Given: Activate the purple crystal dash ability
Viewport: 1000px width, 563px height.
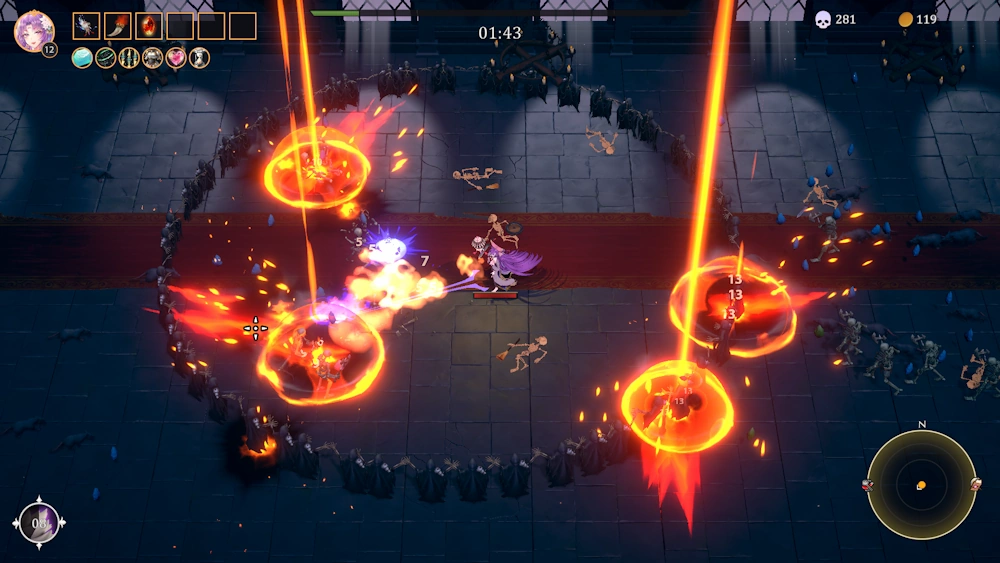Looking at the screenshot, I should coord(41,522).
